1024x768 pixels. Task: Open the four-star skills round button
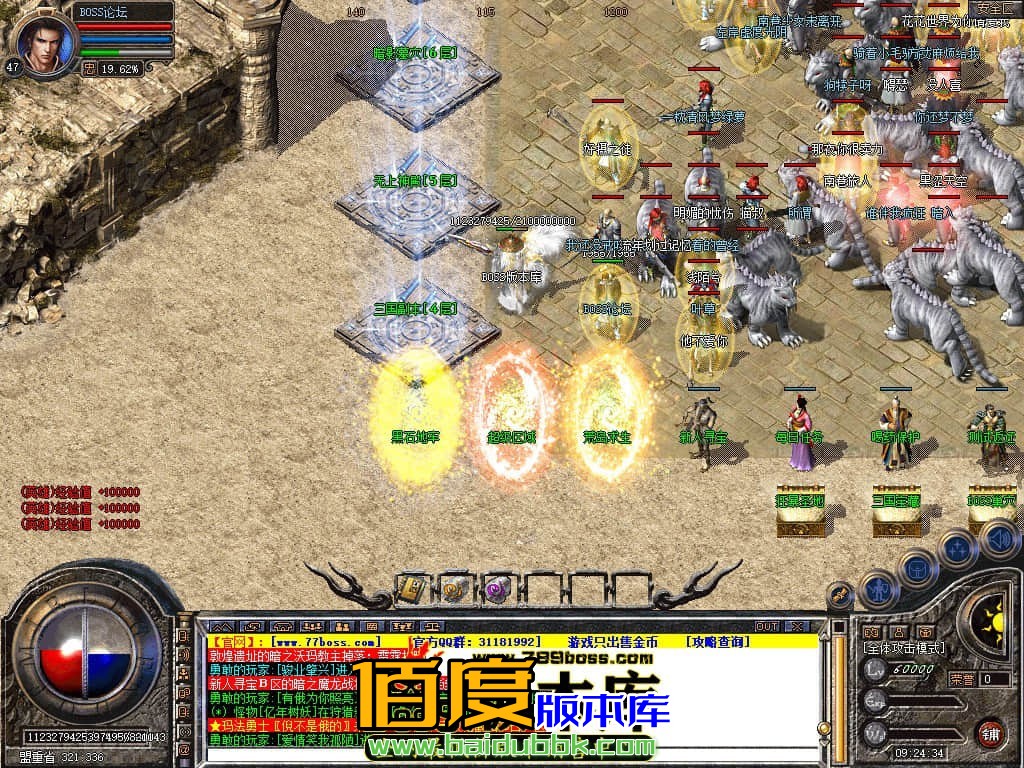pos(957,548)
